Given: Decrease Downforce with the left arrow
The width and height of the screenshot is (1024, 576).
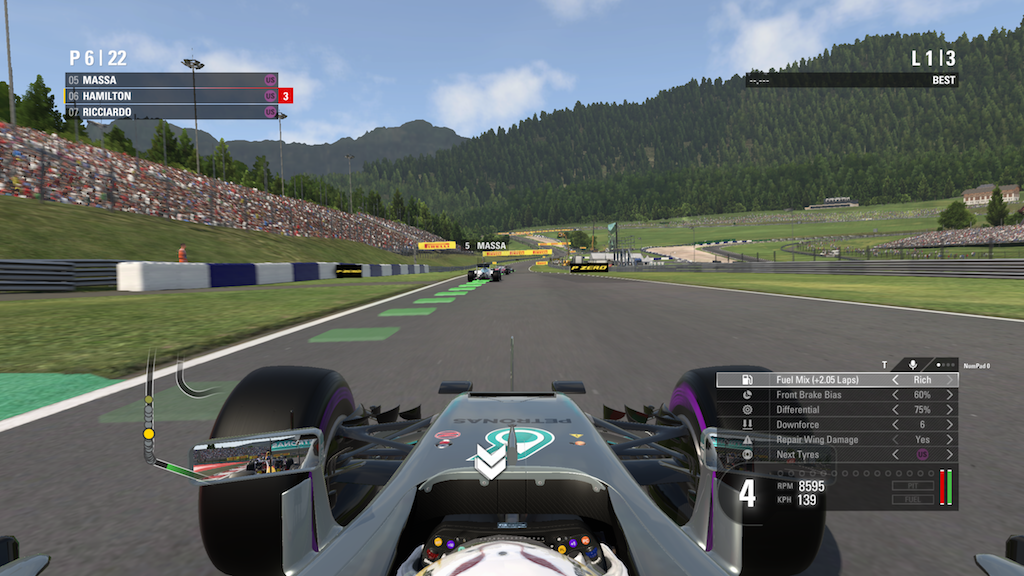Looking at the screenshot, I should (895, 425).
